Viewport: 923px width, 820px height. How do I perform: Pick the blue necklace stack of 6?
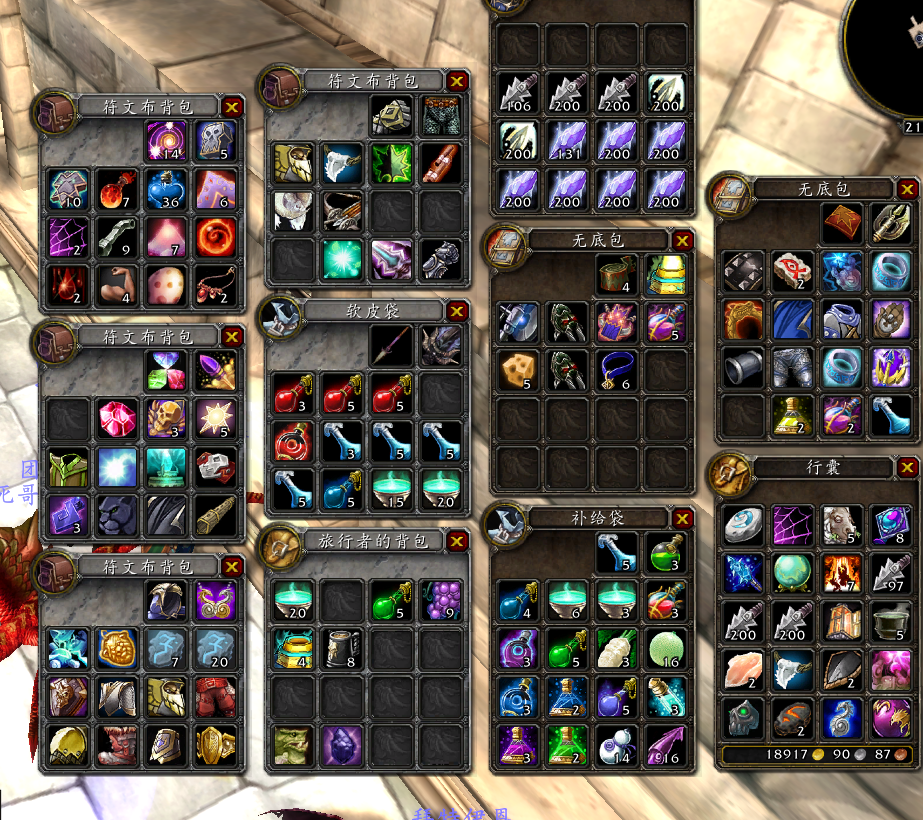coord(615,369)
